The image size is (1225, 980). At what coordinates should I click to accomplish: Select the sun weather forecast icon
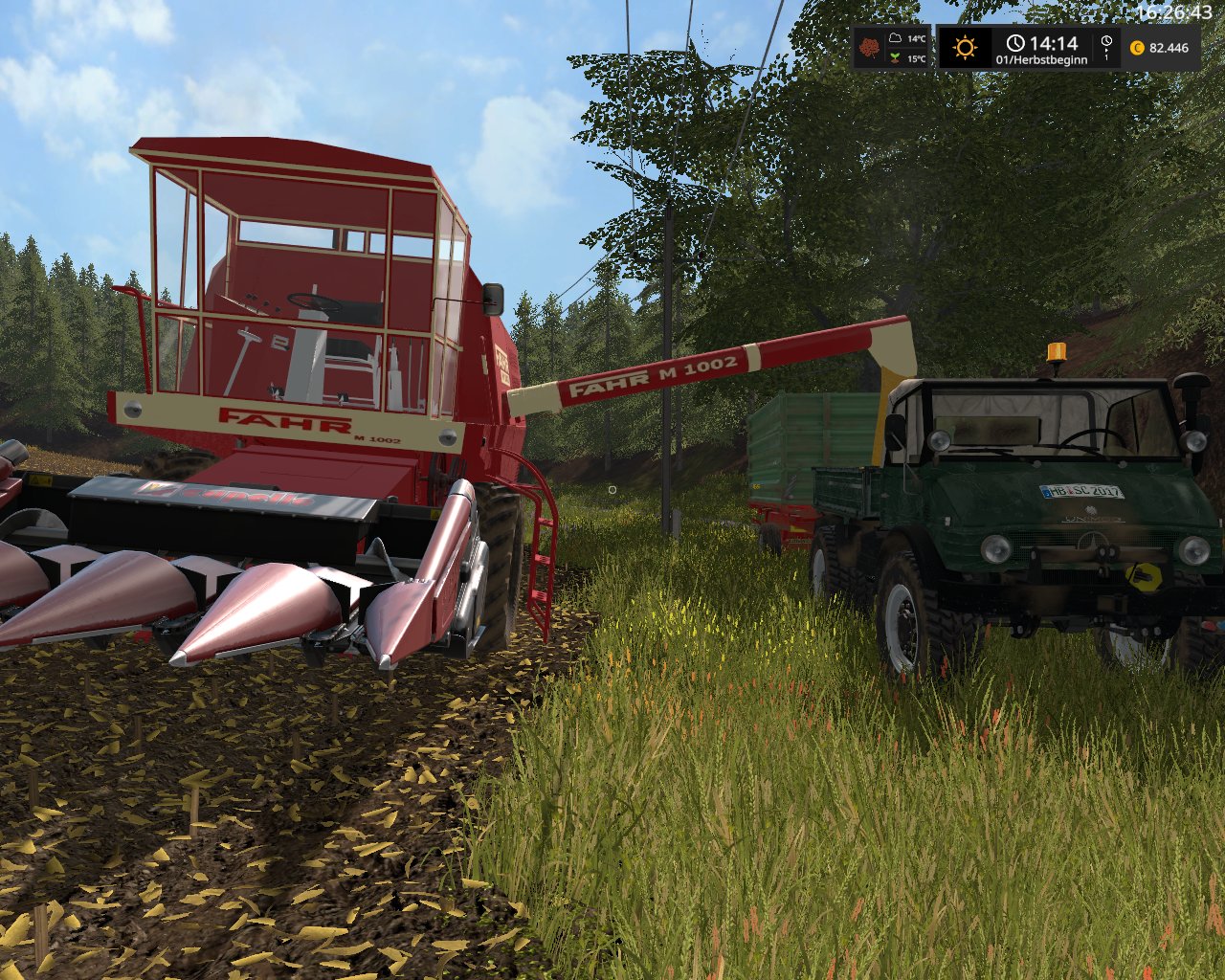964,47
